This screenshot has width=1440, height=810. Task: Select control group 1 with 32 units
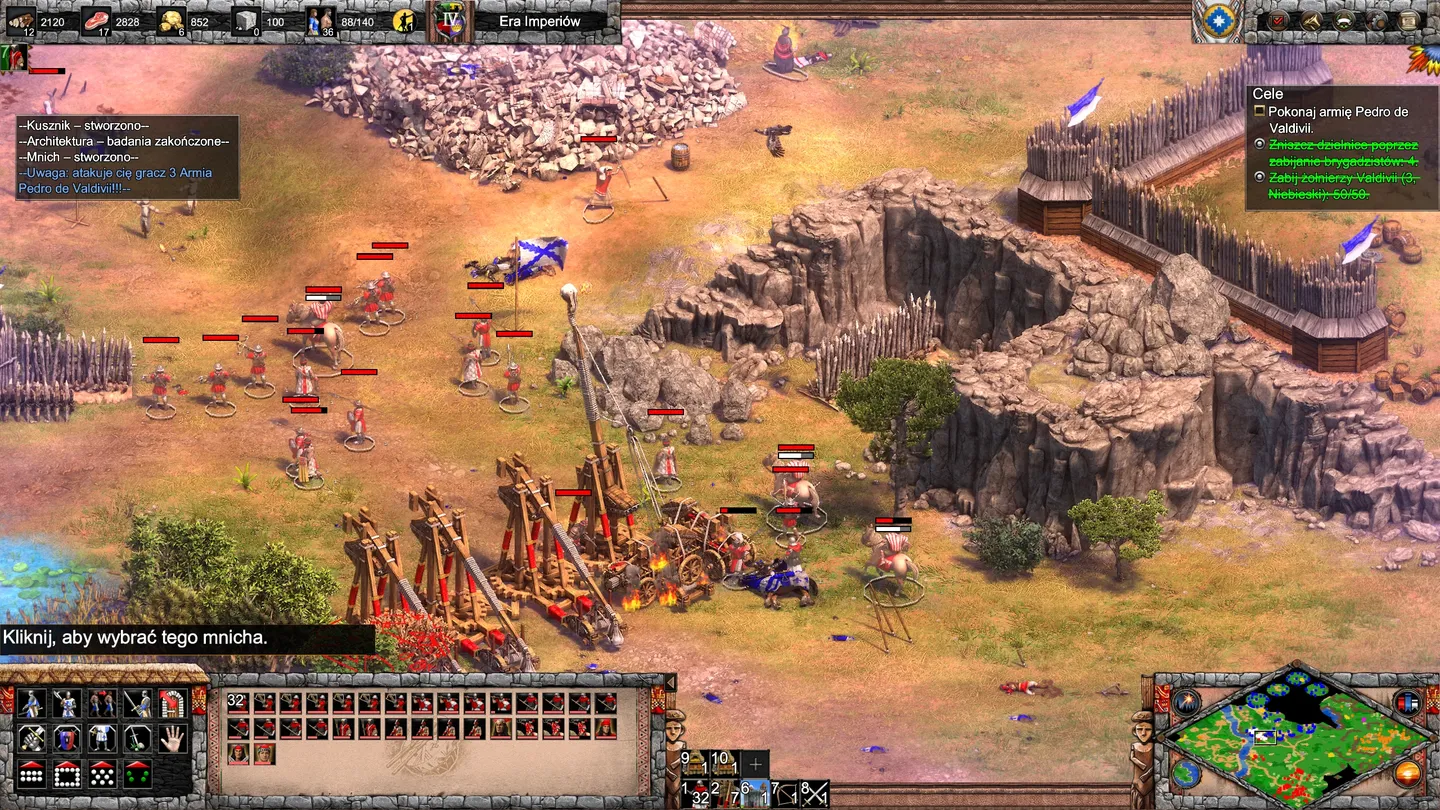click(694, 794)
